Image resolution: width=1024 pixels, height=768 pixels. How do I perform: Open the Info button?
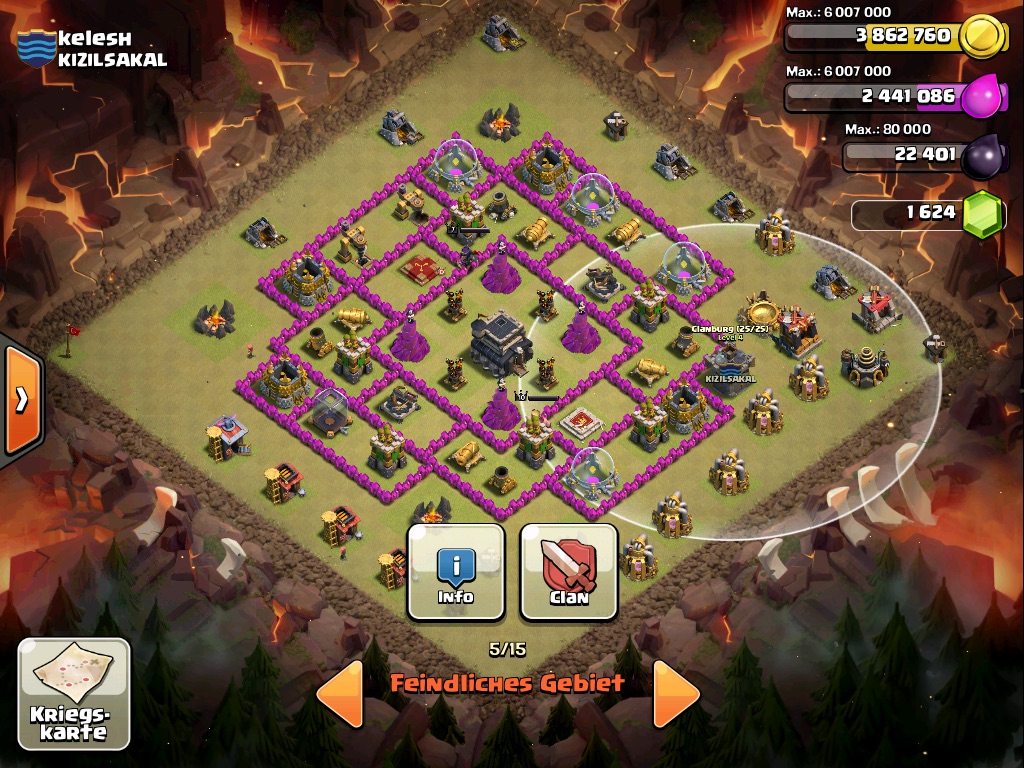(x=455, y=572)
